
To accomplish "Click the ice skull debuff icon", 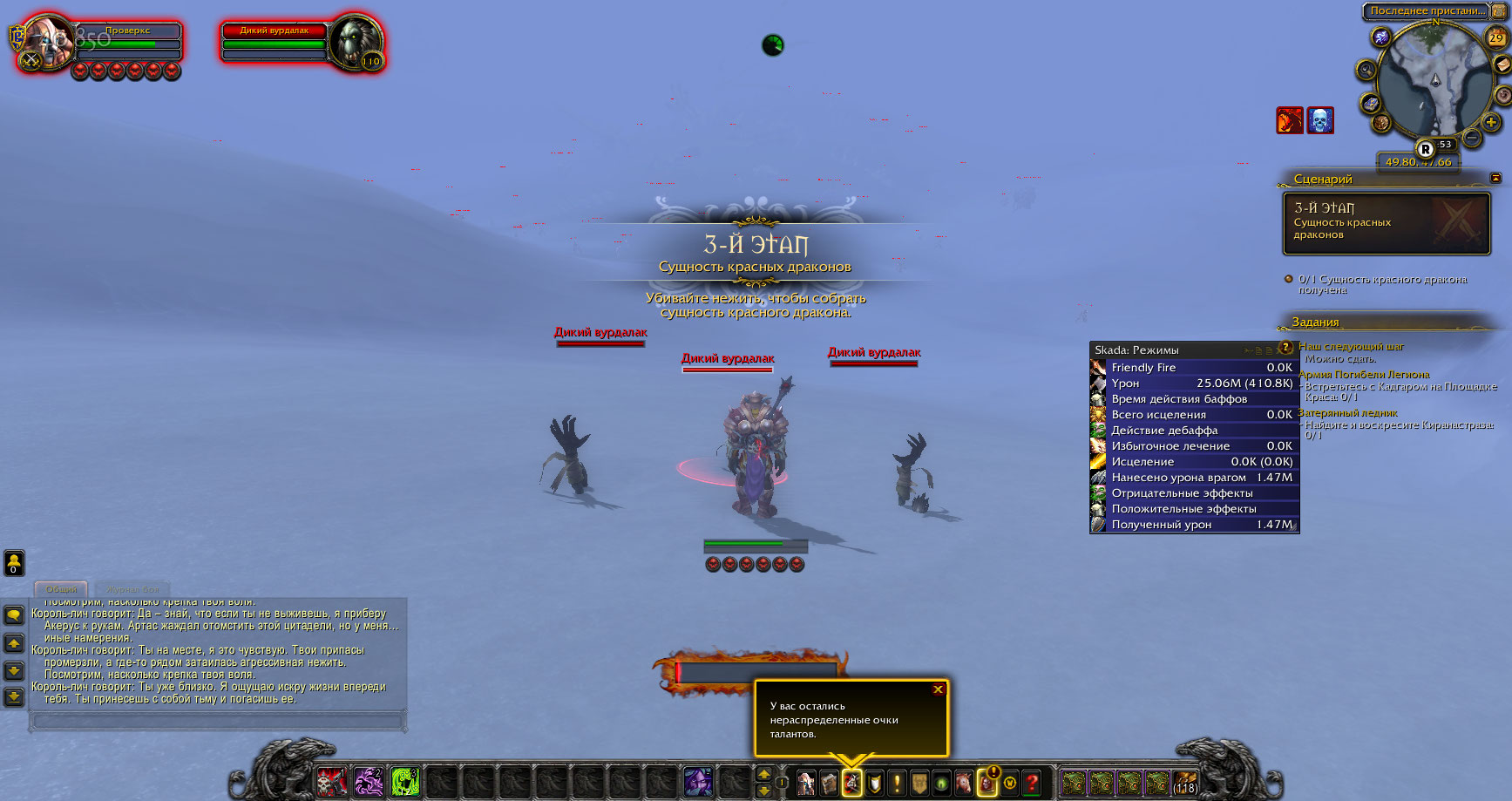I will (x=1320, y=120).
